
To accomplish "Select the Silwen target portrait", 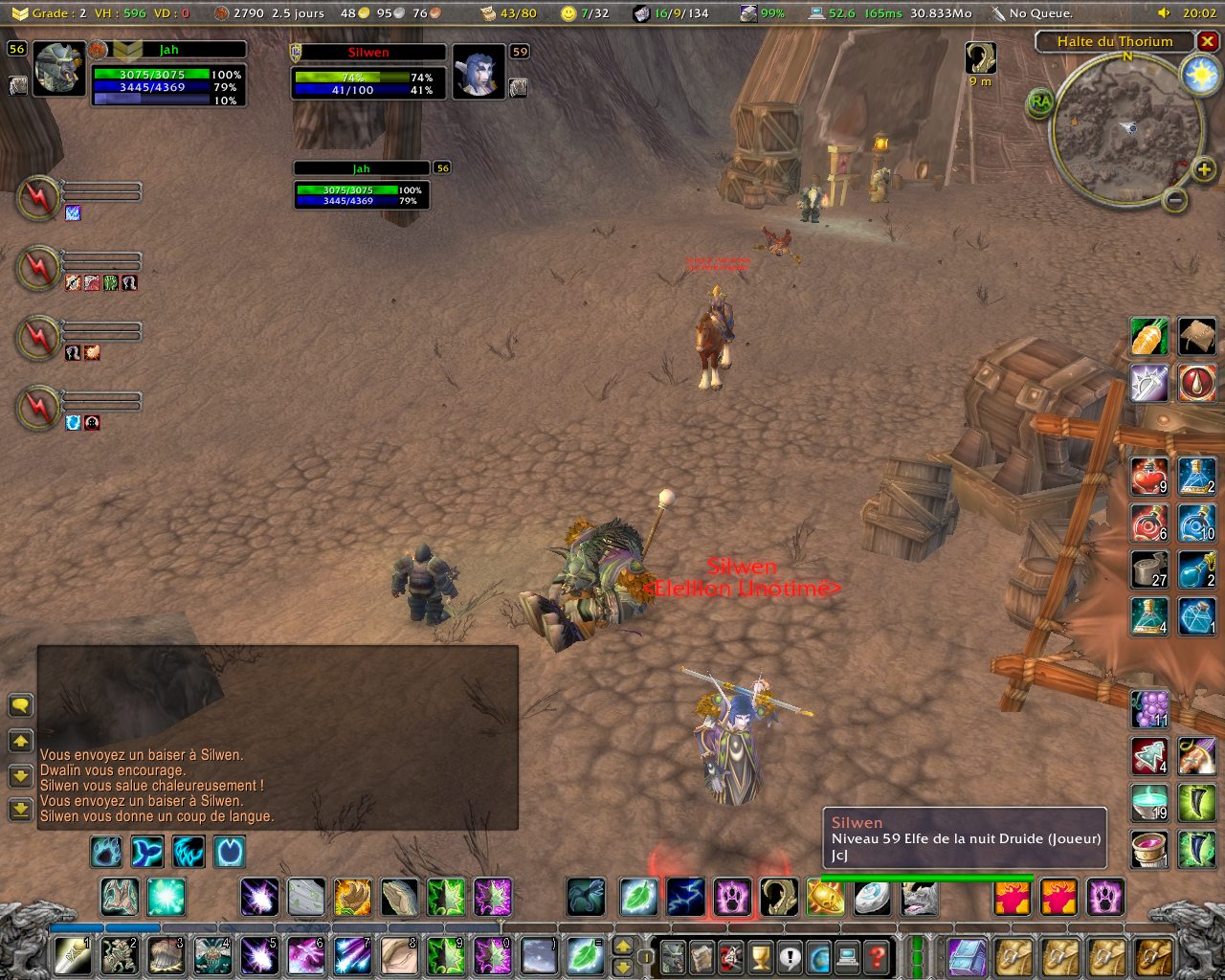I will [x=478, y=71].
